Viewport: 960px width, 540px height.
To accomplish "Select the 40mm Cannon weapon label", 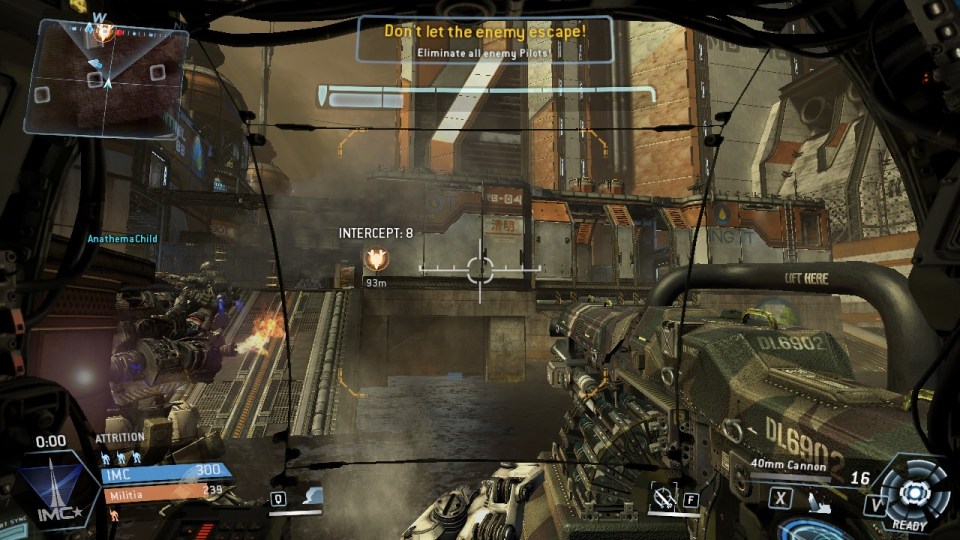I will 790,463.
